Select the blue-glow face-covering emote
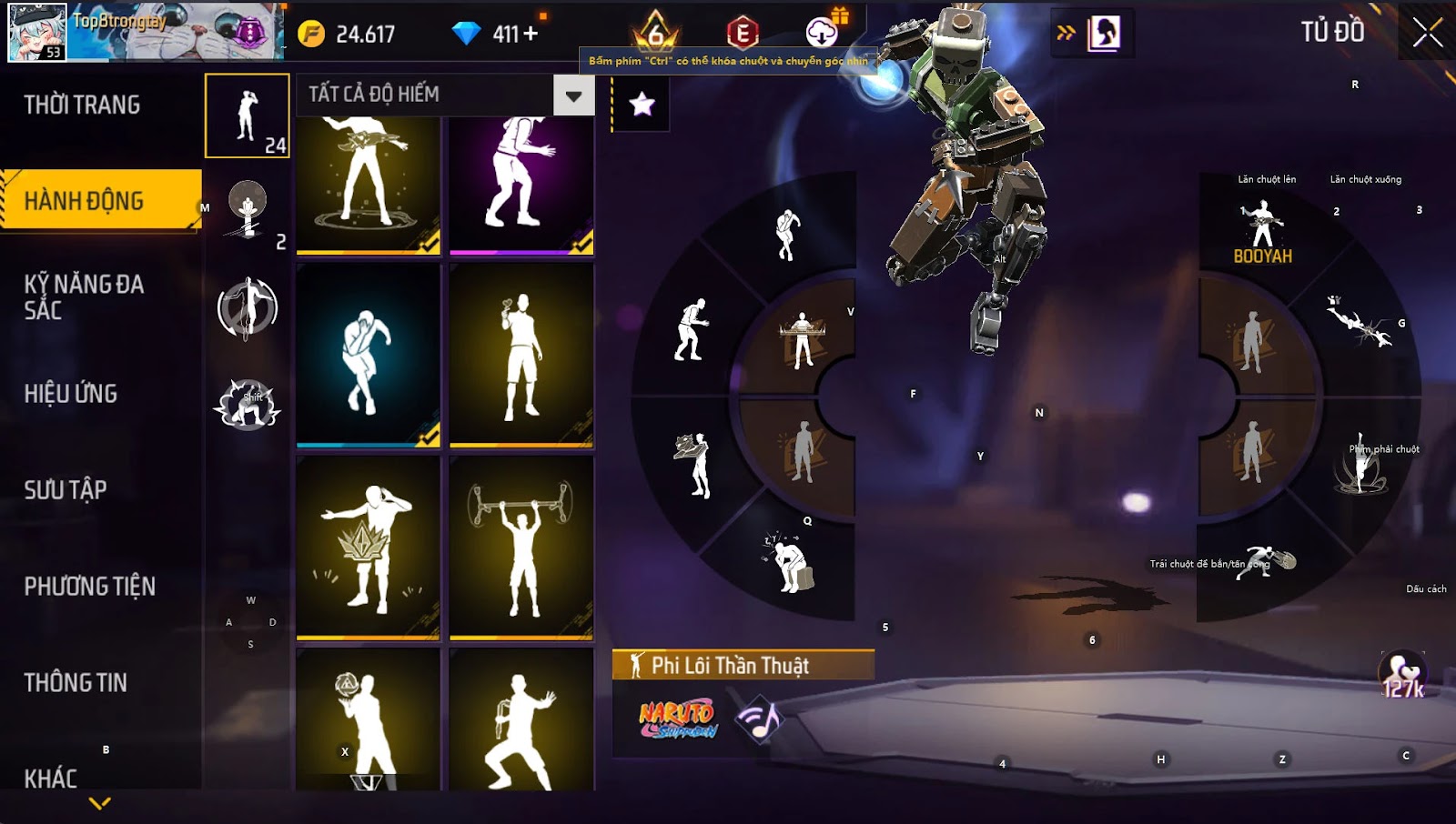1456x824 pixels. [369, 356]
